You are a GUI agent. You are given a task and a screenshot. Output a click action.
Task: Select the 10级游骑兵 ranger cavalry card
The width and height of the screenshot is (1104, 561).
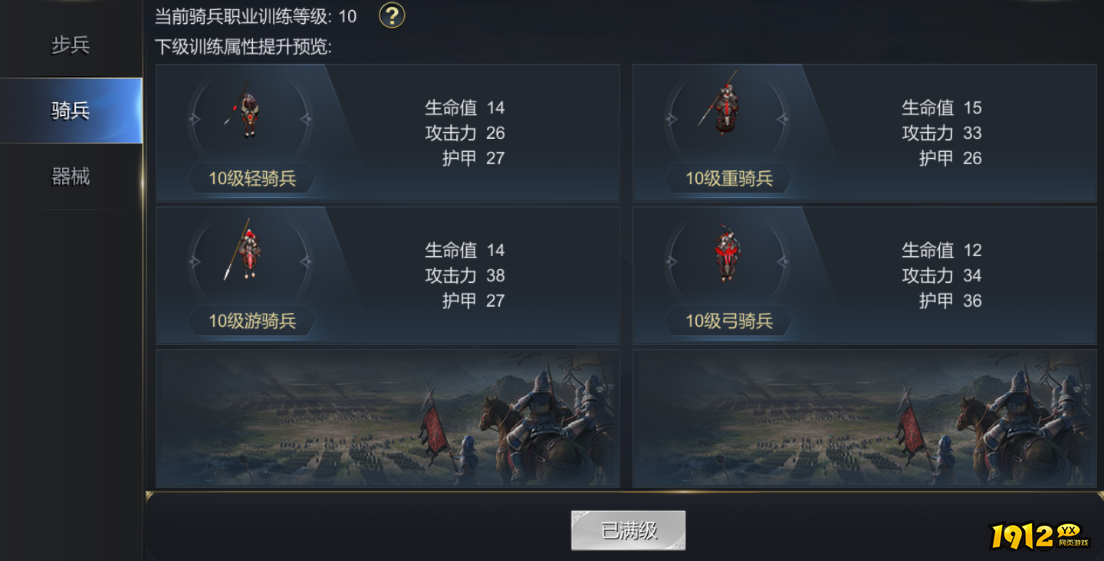point(387,276)
